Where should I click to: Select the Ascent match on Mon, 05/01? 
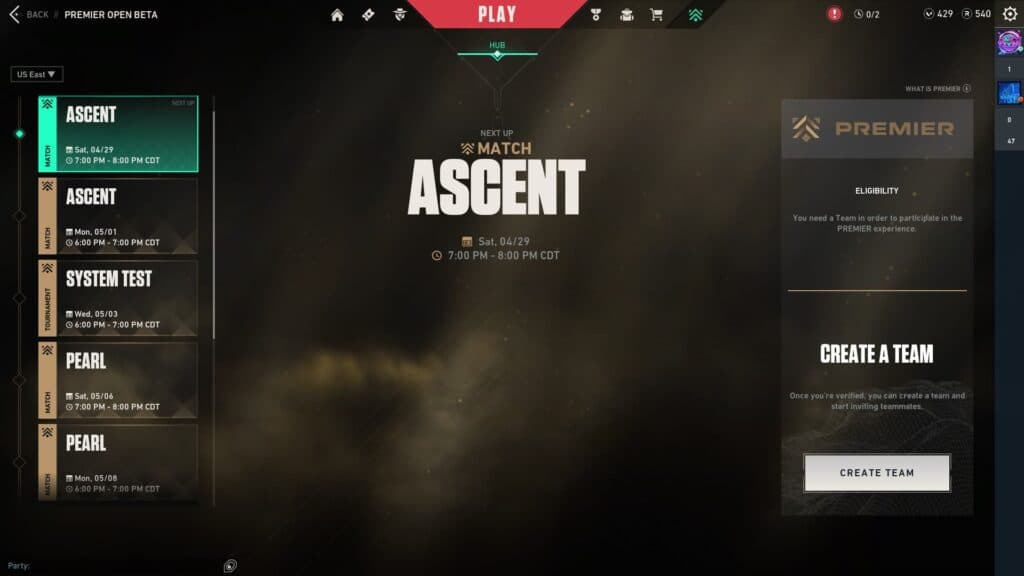tap(118, 216)
